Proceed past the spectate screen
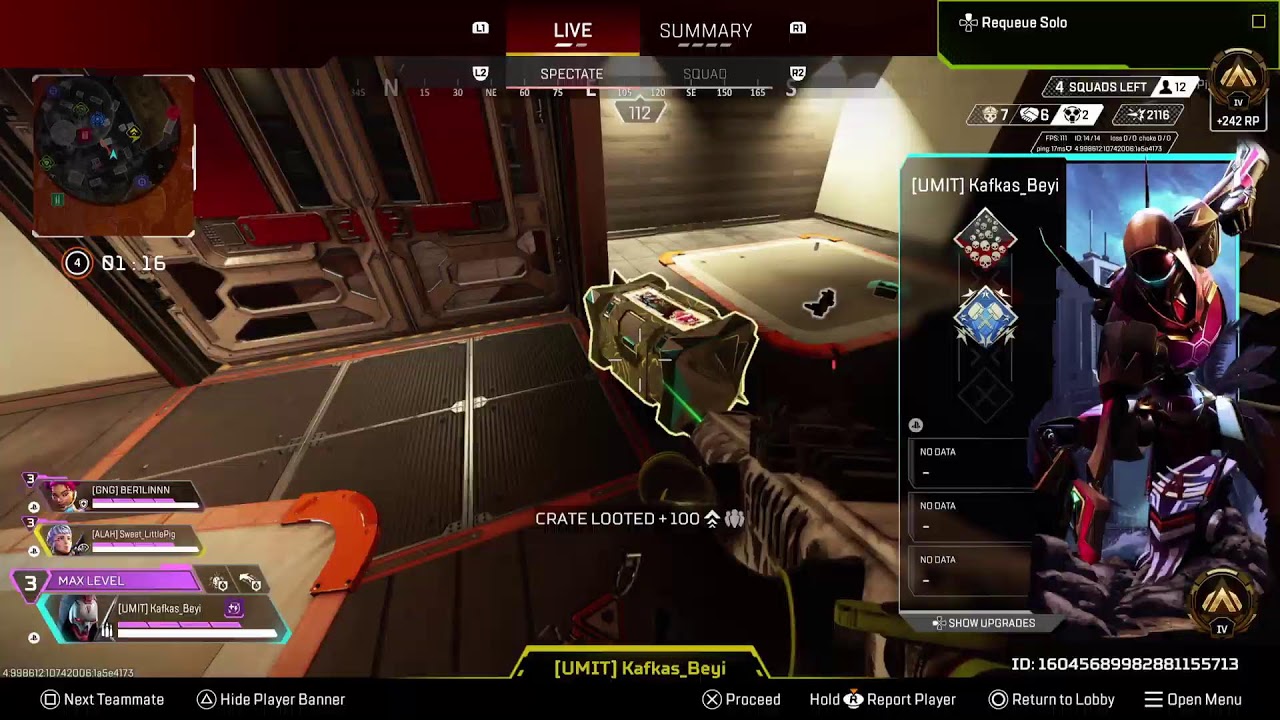The width and height of the screenshot is (1280, 720). click(741, 700)
